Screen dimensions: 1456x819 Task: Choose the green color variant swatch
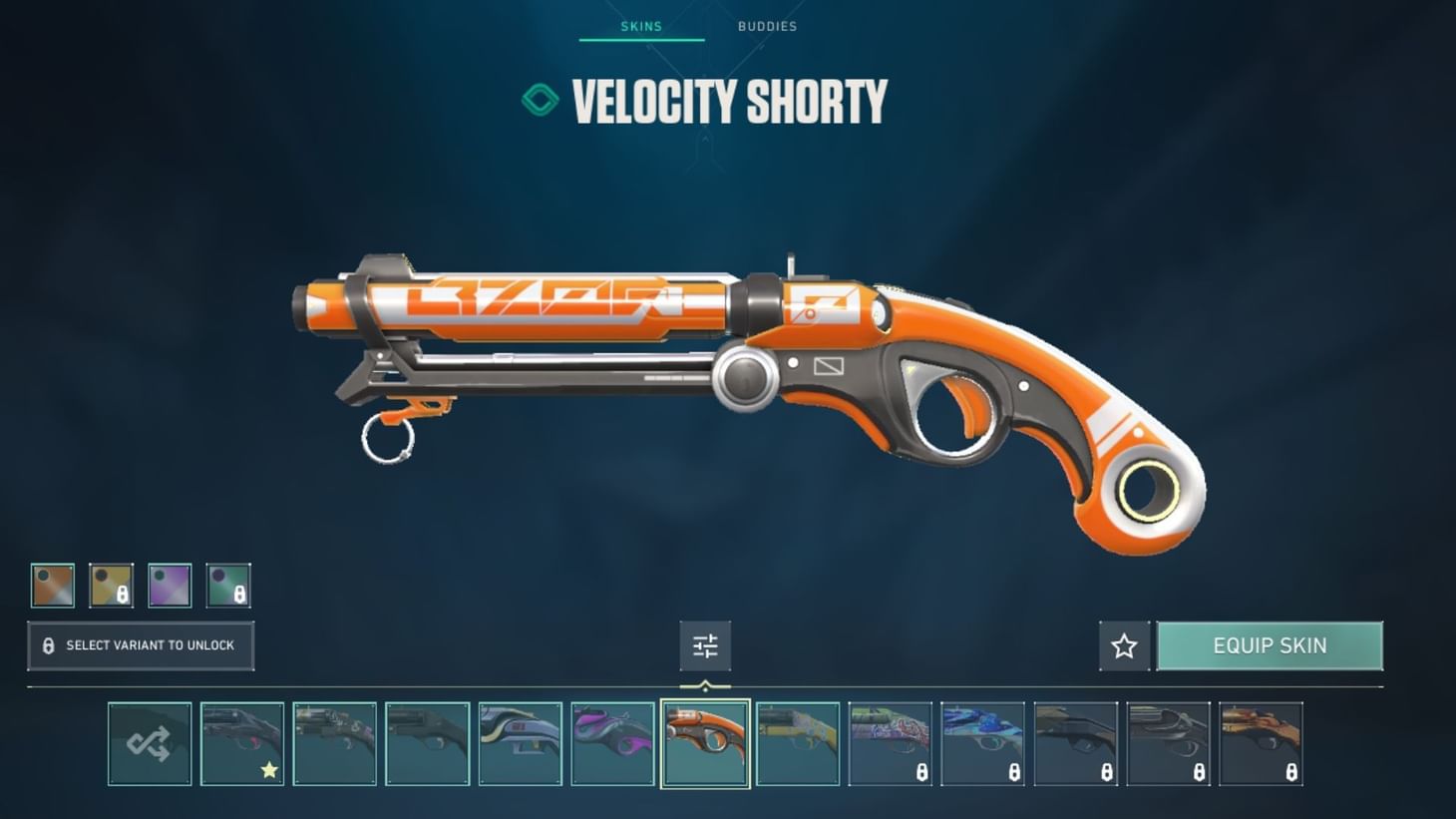point(228,585)
